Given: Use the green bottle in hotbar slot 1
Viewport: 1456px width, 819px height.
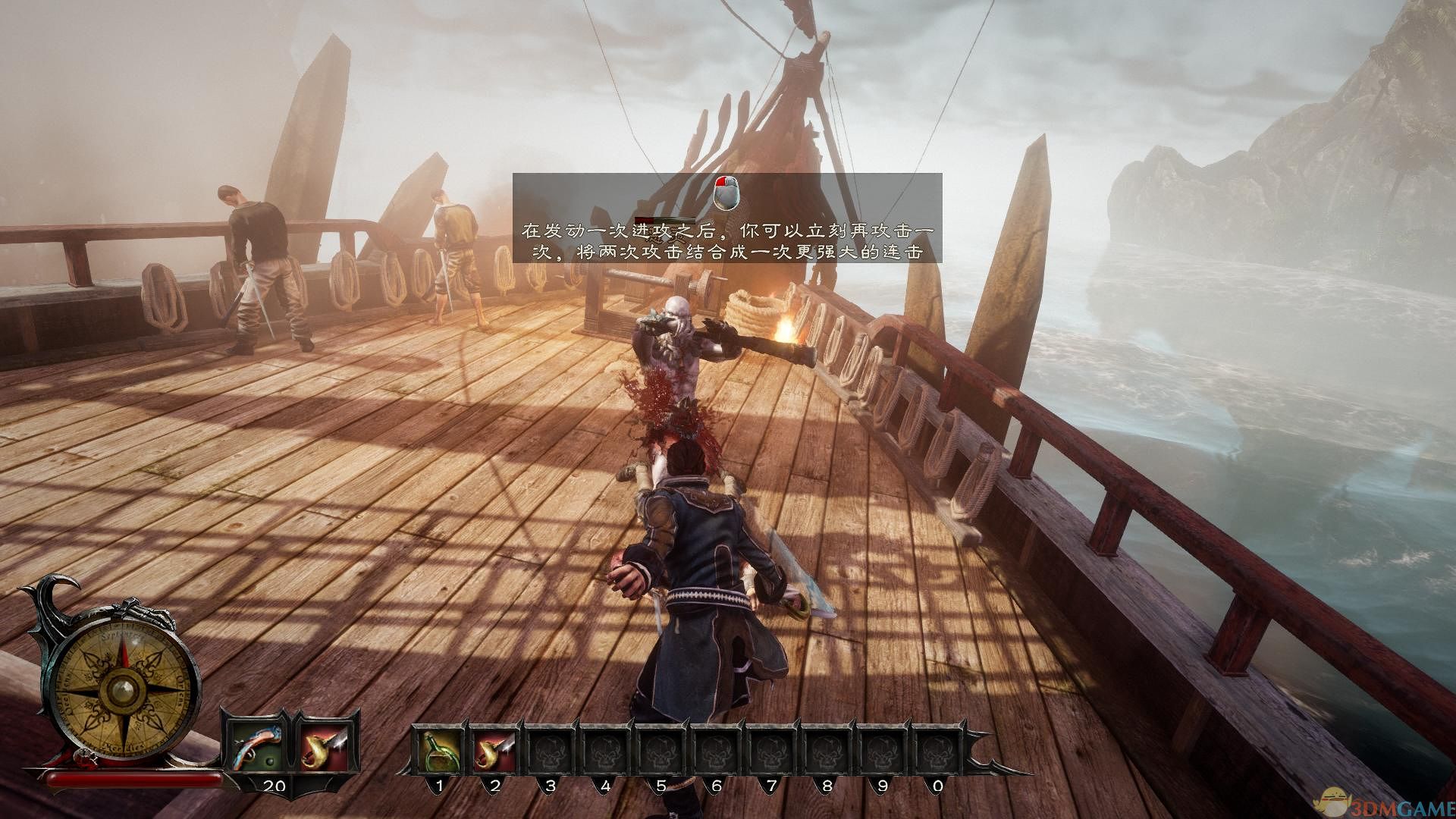Looking at the screenshot, I should (x=439, y=749).
